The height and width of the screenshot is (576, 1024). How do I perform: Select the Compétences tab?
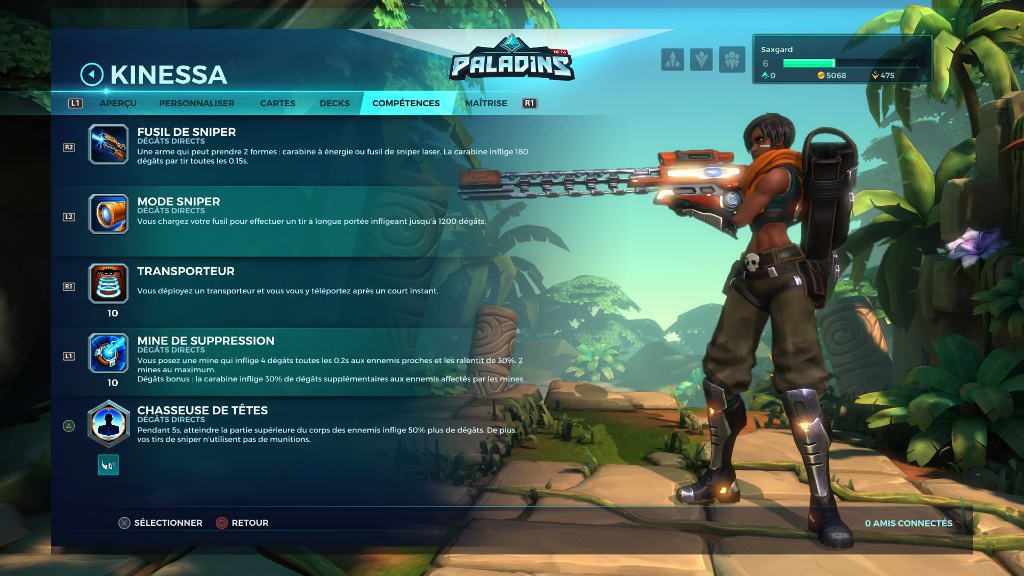[x=406, y=103]
